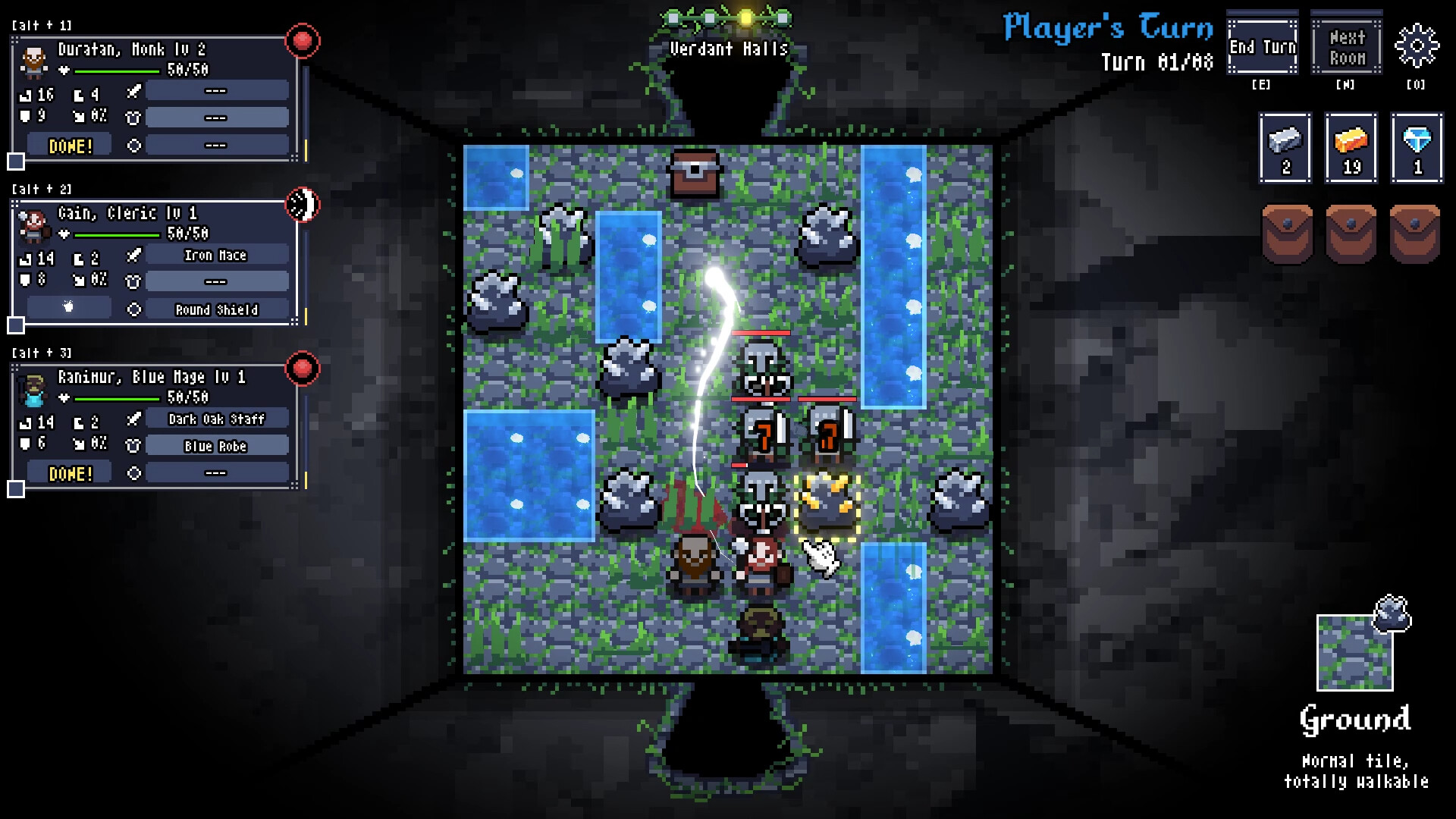The width and height of the screenshot is (1456, 819).
Task: Click the hand icon in Gain's panel
Action: [67, 306]
